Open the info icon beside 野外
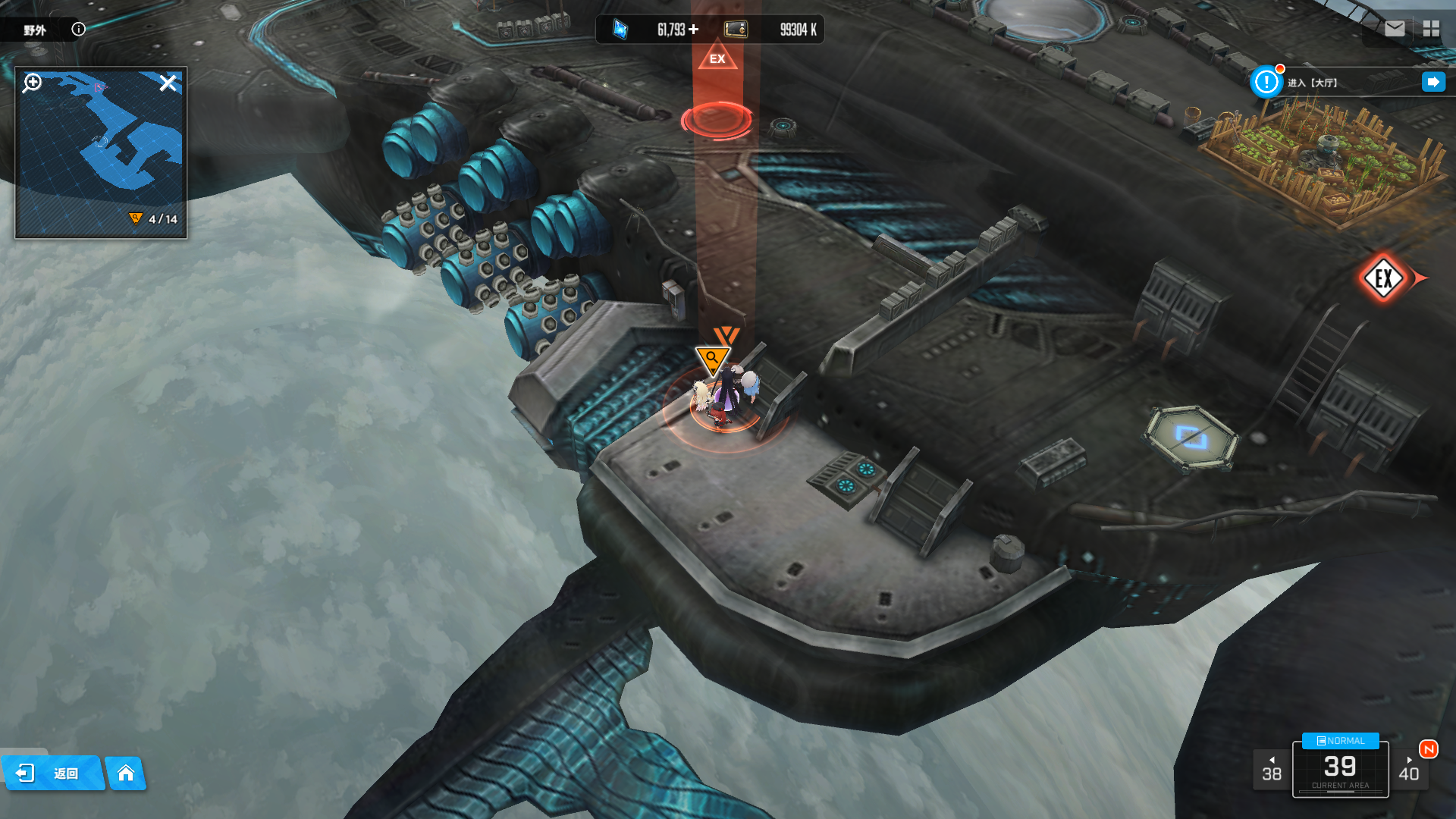Screen dimensions: 1456x819 pos(78,30)
